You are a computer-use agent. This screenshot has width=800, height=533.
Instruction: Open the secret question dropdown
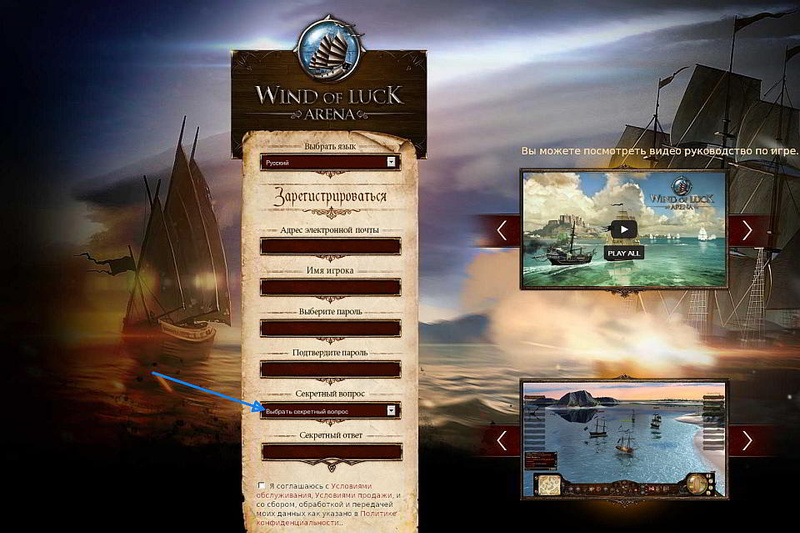click(329, 410)
